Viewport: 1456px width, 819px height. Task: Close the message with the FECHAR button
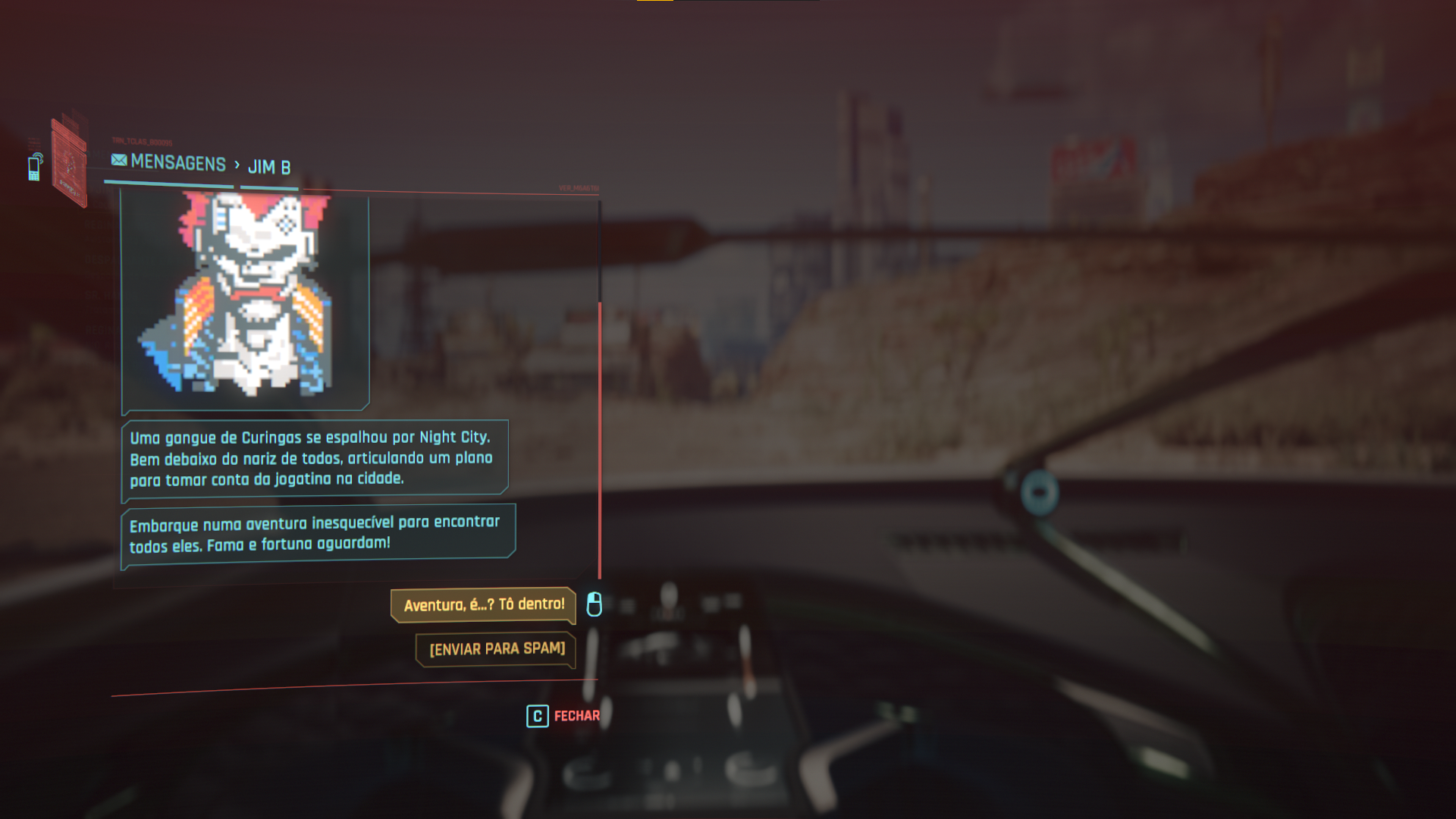(563, 716)
